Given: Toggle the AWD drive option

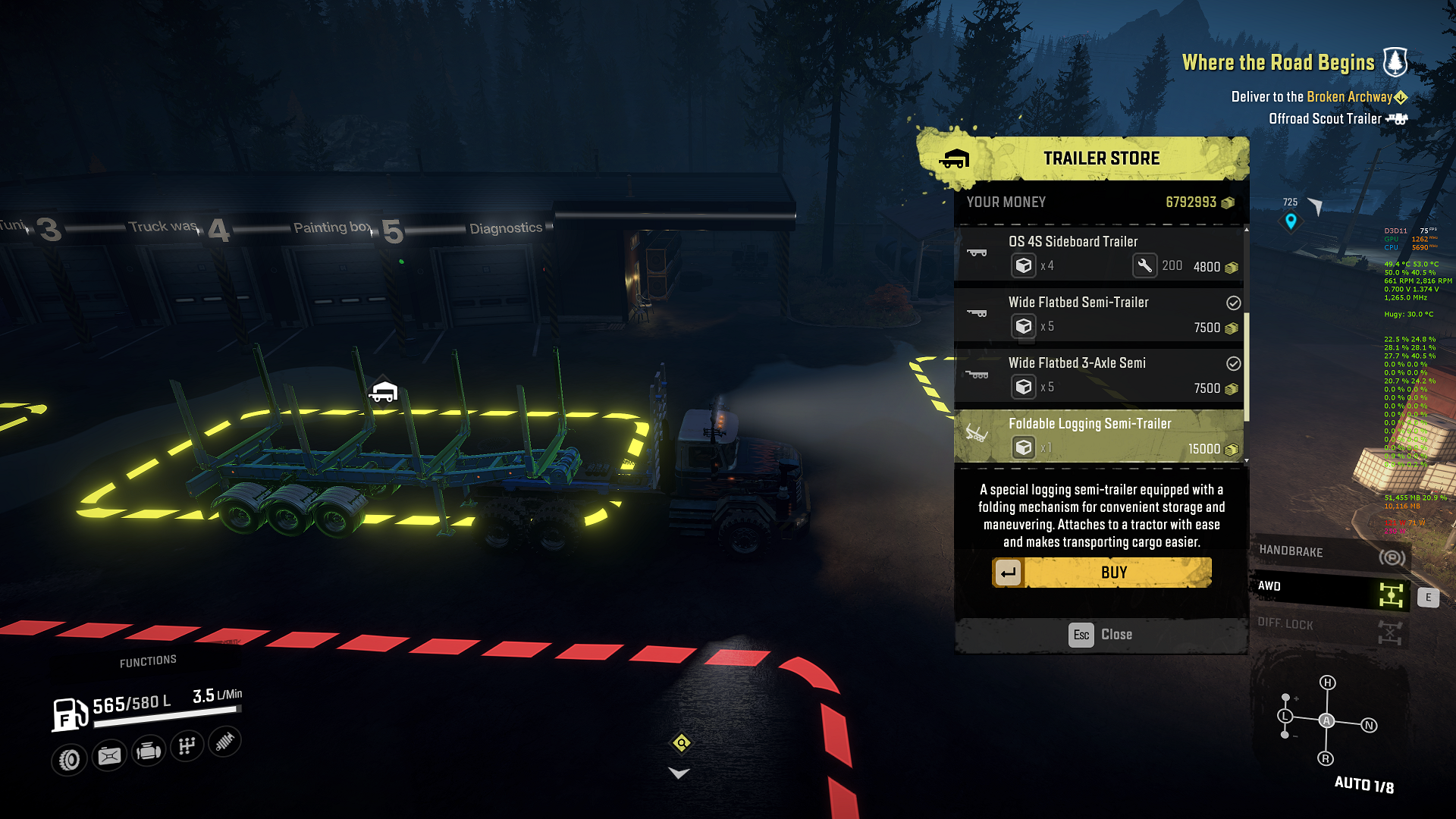Looking at the screenshot, I should (x=1329, y=590).
